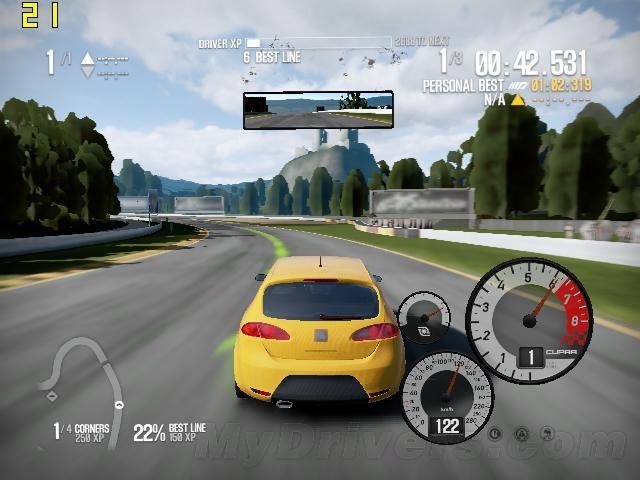Click the small turbo boost gauge
The image size is (640, 480).
pyautogui.click(x=425, y=318)
